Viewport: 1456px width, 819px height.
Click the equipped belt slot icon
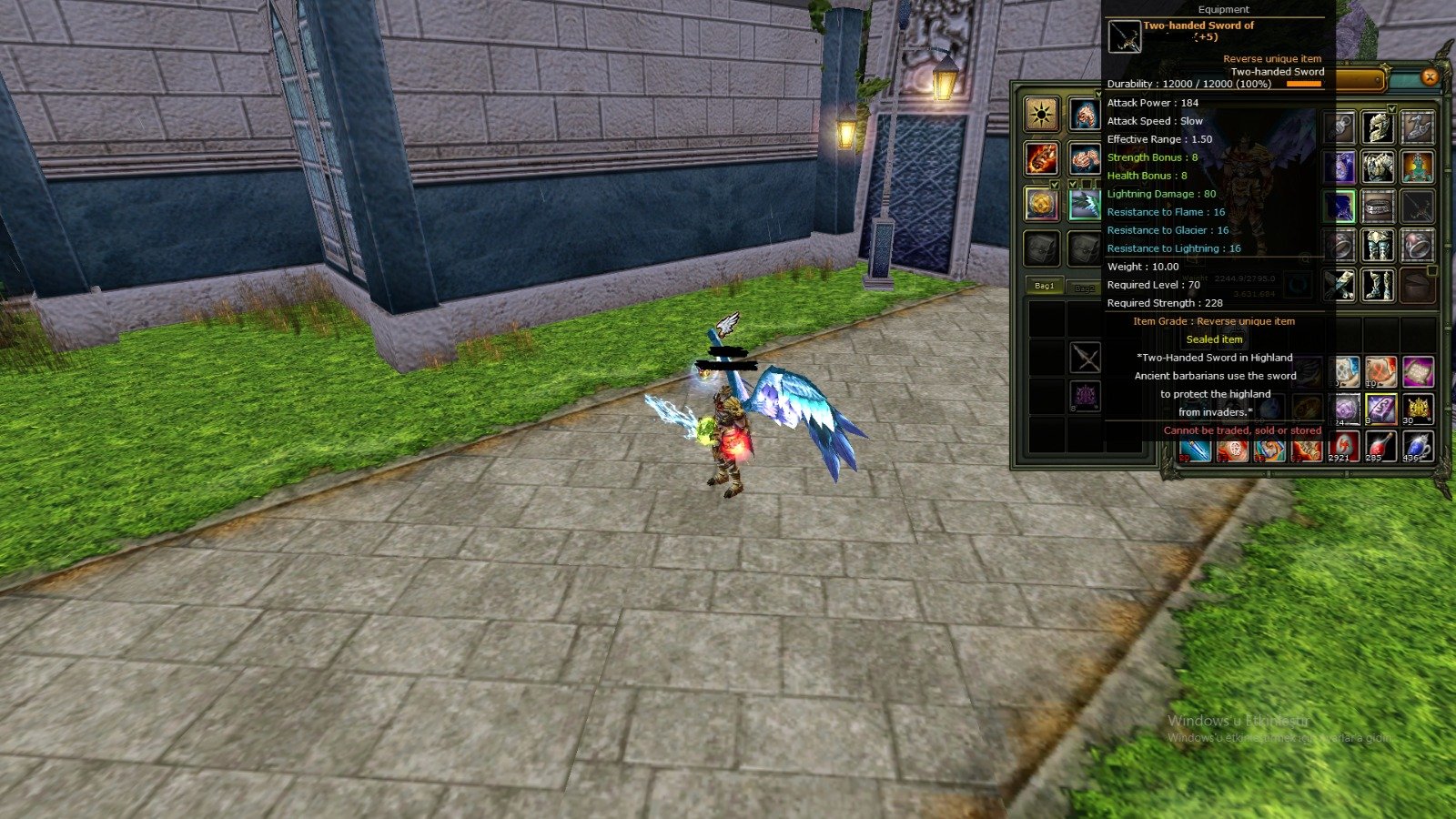(x=1378, y=207)
